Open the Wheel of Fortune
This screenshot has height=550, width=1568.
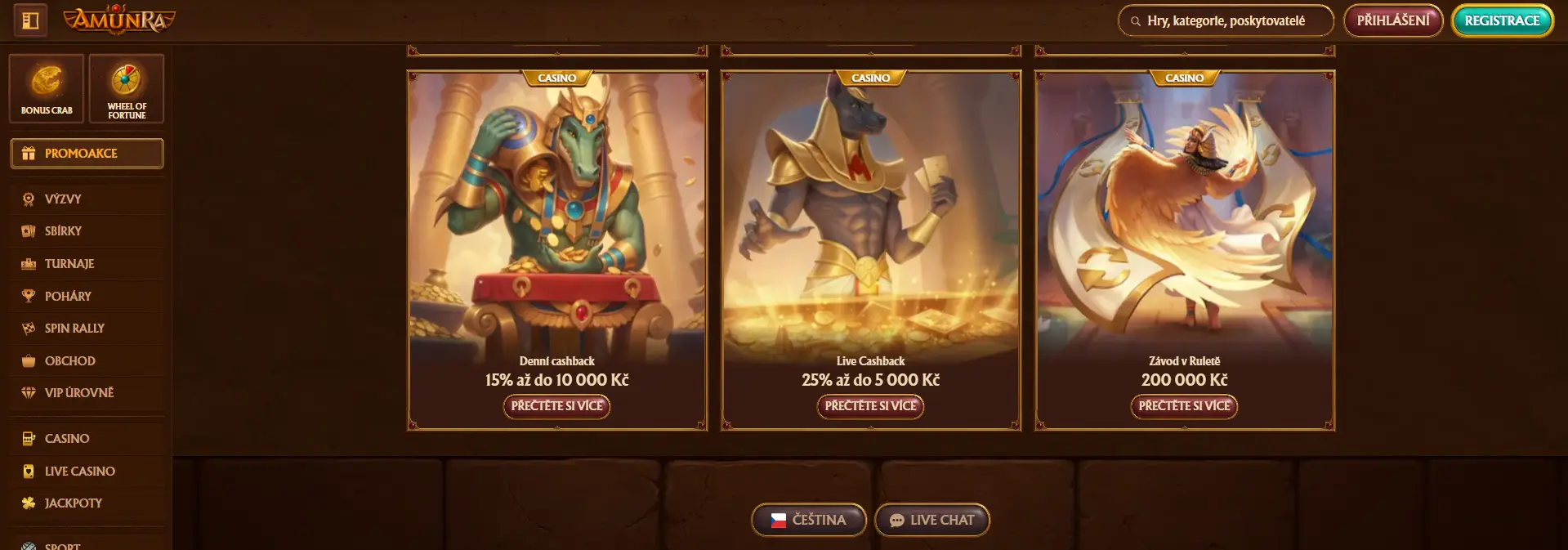[127, 88]
